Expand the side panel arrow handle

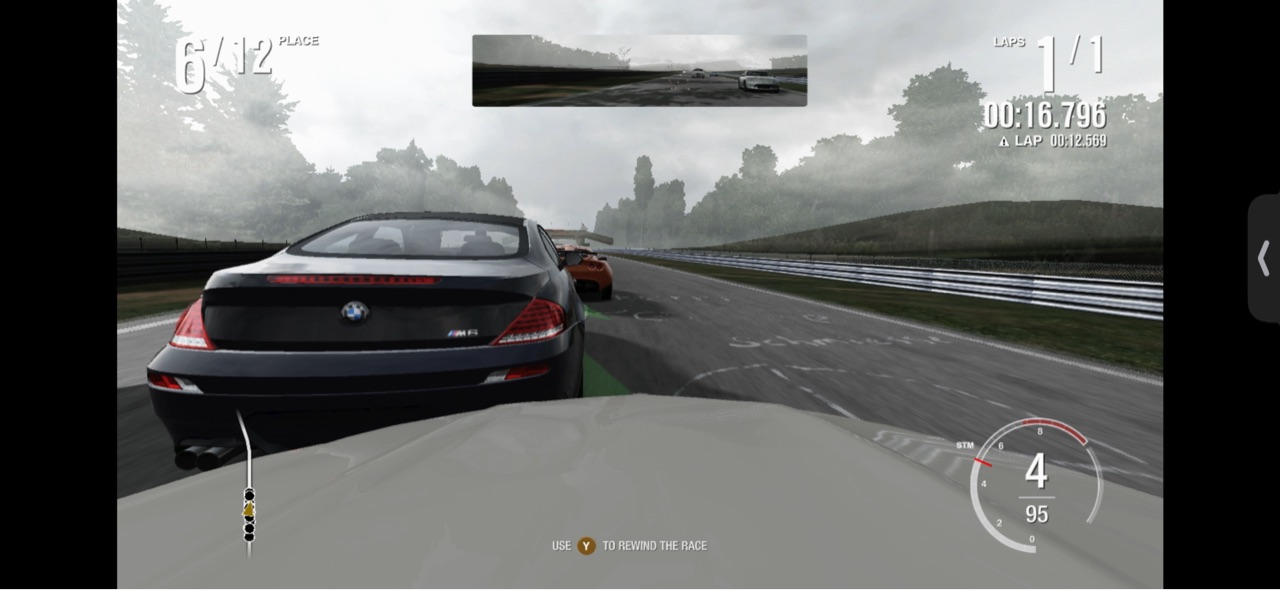coord(1263,258)
